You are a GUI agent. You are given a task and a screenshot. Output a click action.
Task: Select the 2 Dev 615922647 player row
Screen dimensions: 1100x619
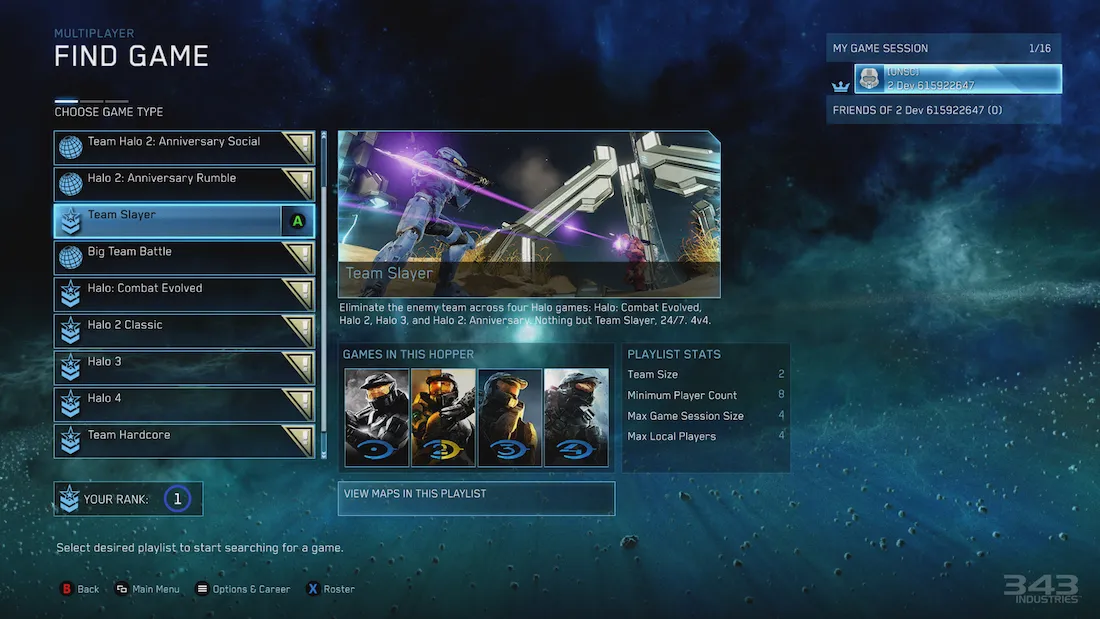957,79
